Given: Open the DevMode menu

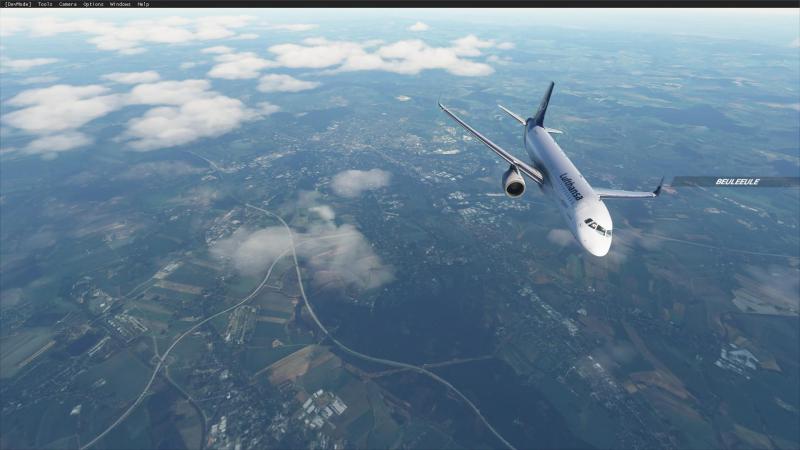Looking at the screenshot, I should (x=18, y=4).
